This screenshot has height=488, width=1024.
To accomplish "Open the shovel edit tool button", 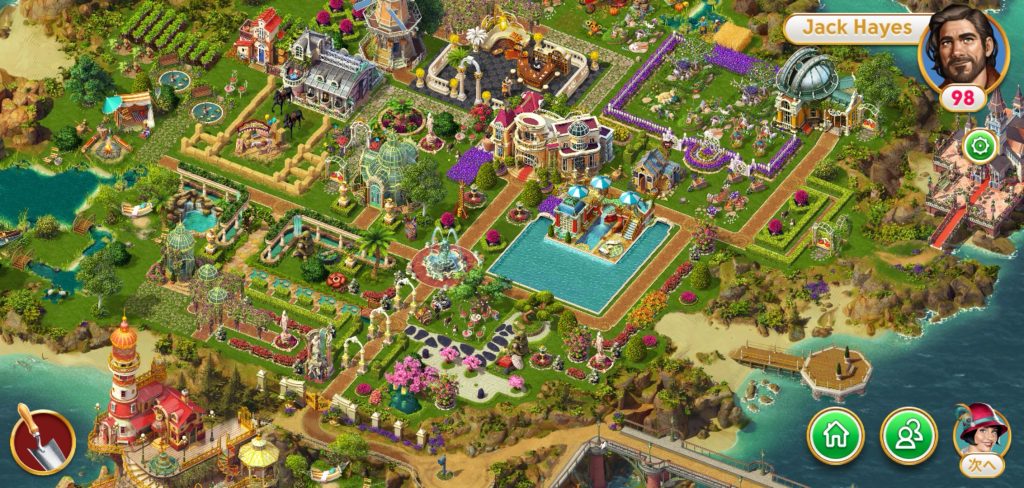I will 42,442.
